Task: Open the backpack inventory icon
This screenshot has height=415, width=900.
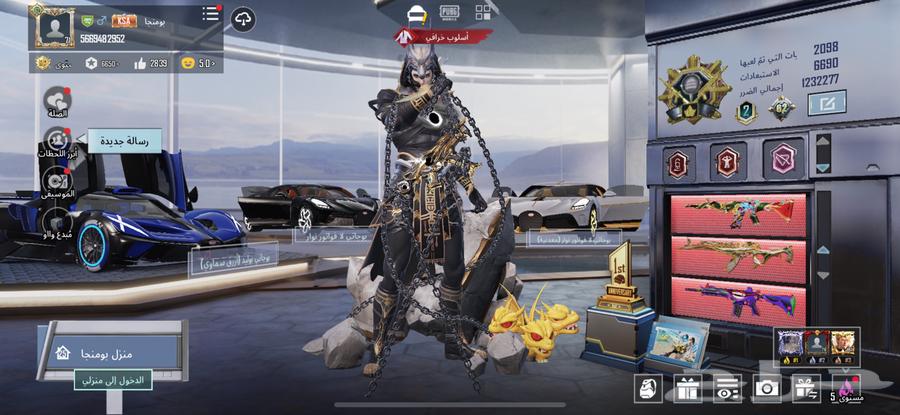Action: coord(647,389)
